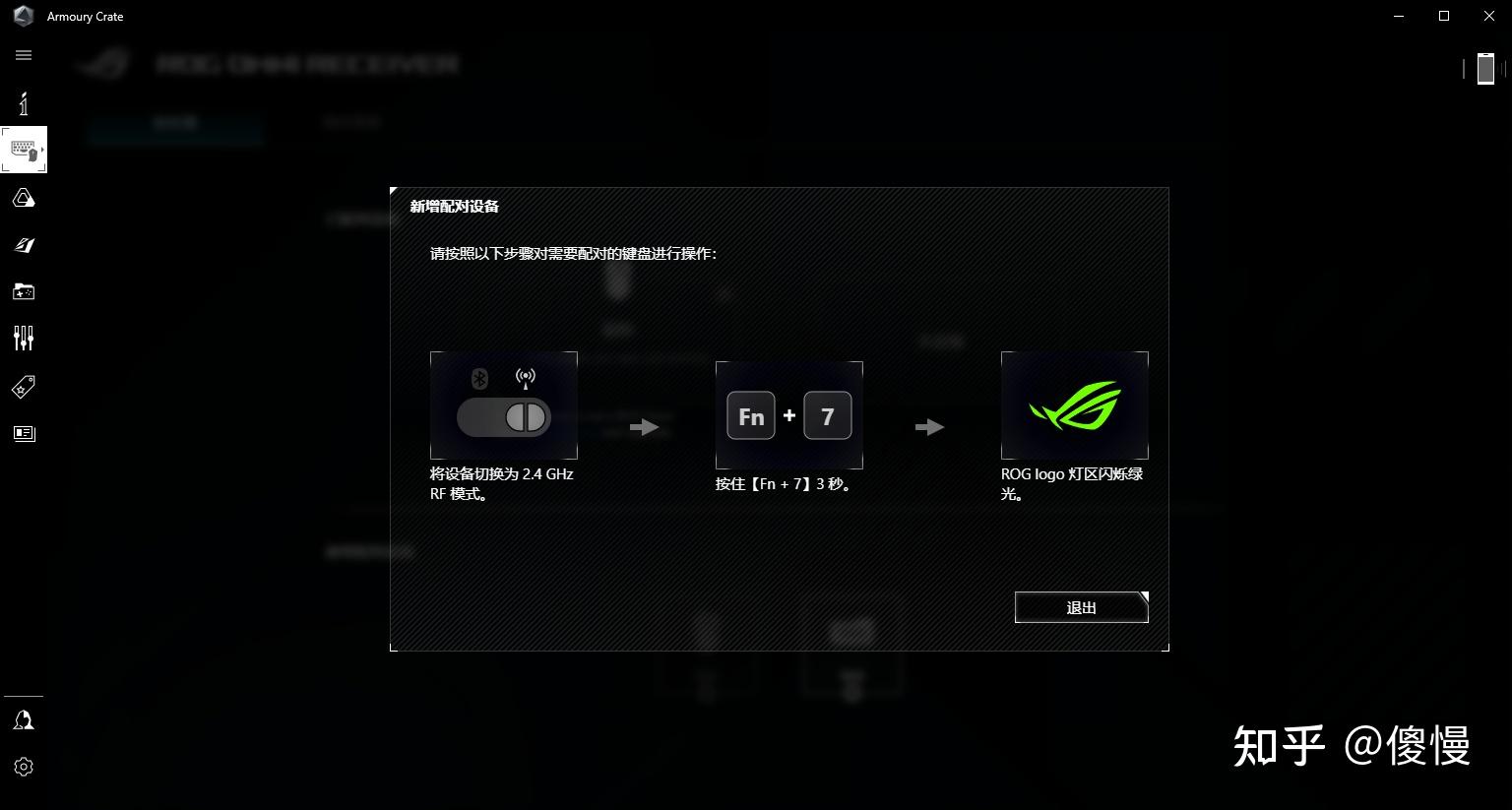Close the Armoury Crate window
The width and height of the screenshot is (1512, 810).
coord(1489,16)
